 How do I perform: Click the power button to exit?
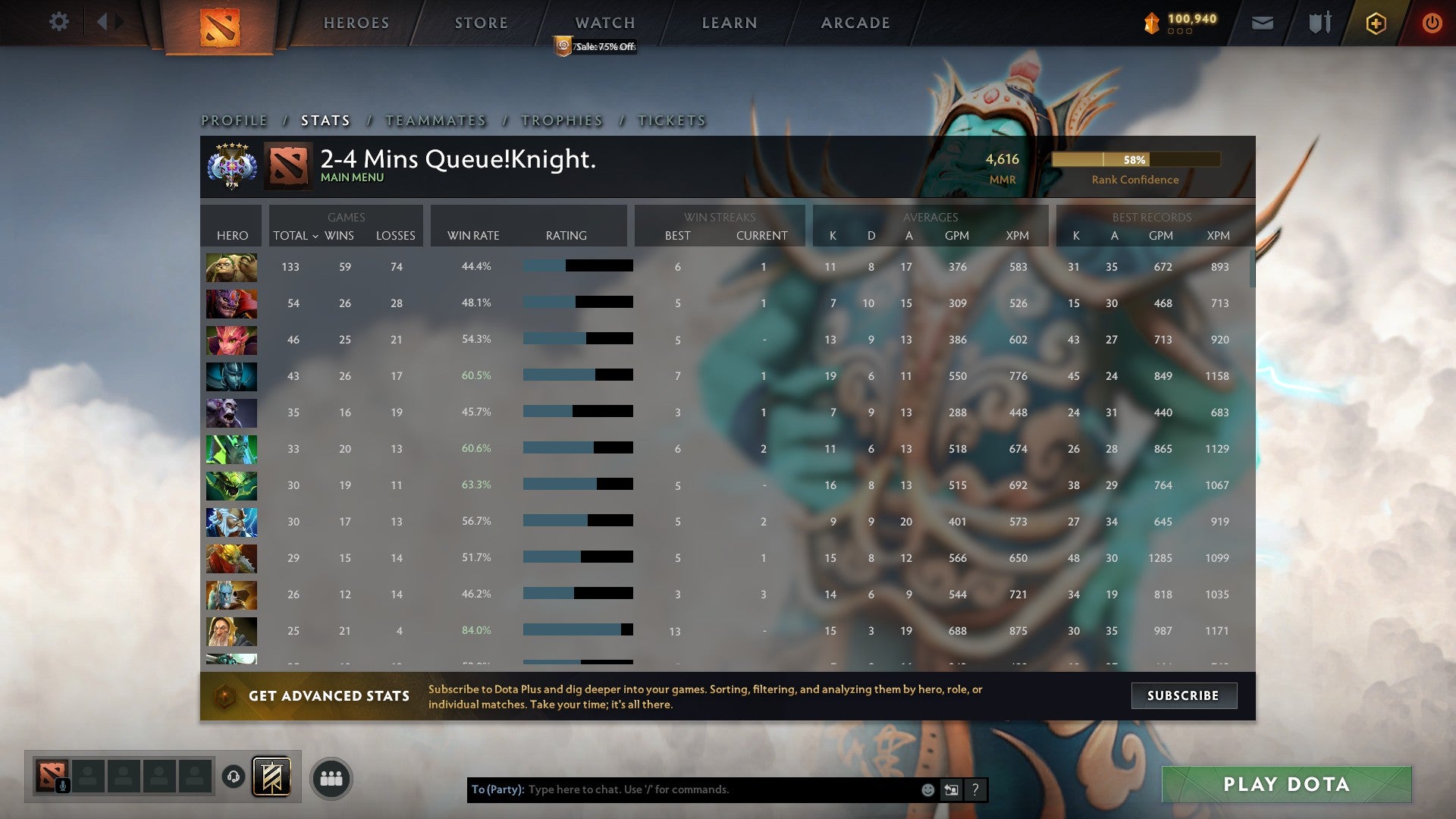click(x=1432, y=23)
